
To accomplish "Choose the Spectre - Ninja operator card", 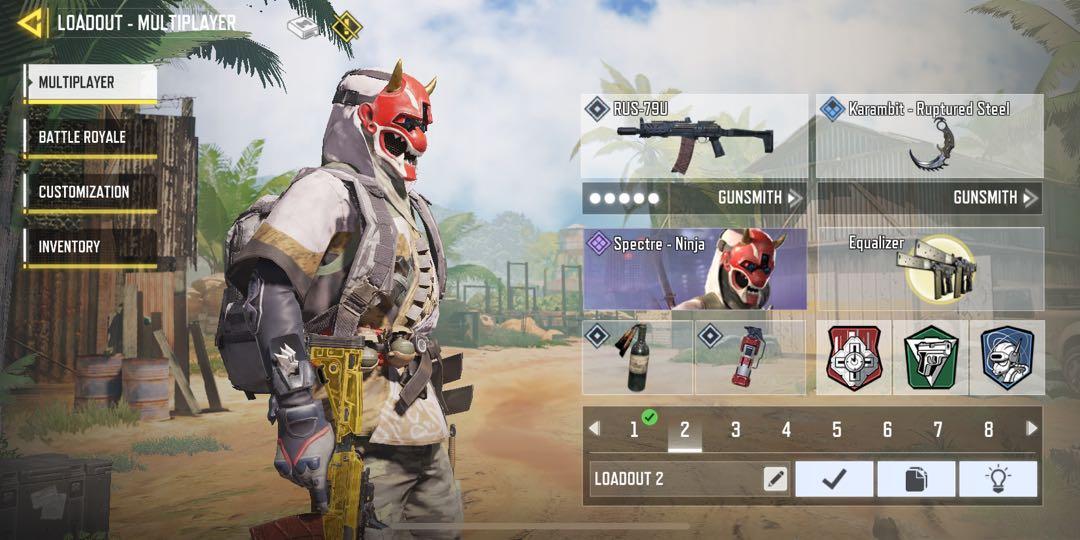I will 694,269.
